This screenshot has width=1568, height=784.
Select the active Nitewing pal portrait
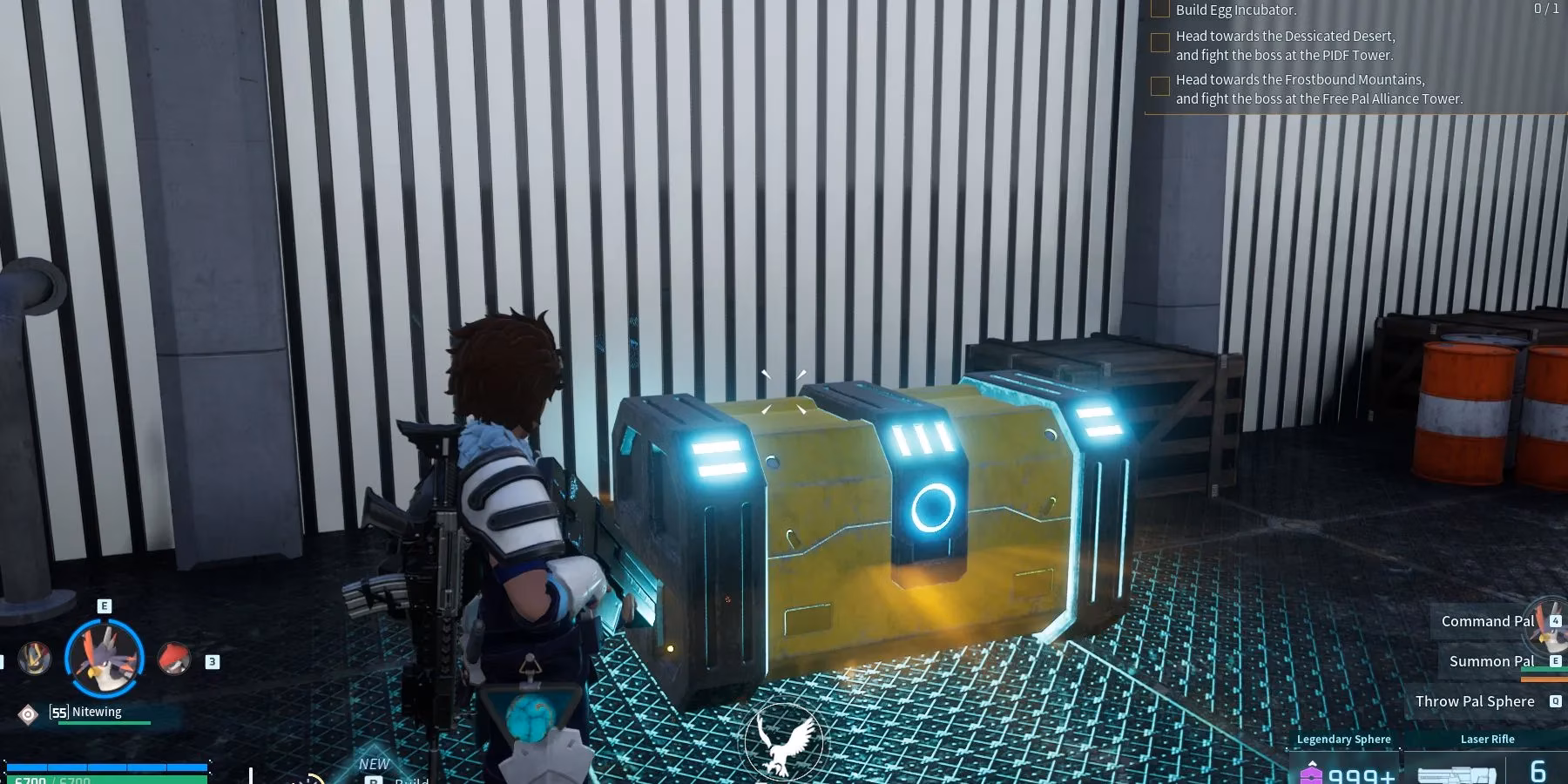(x=104, y=658)
